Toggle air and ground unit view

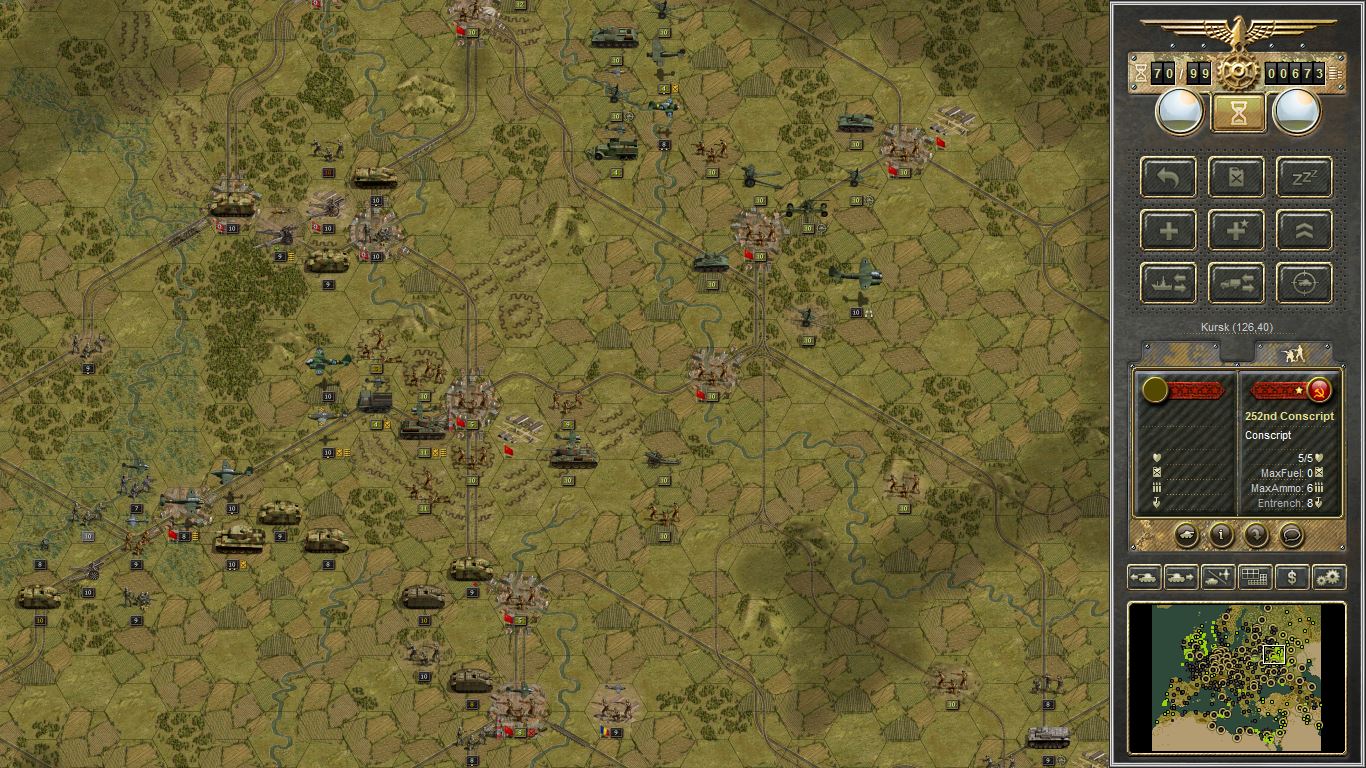1218,577
